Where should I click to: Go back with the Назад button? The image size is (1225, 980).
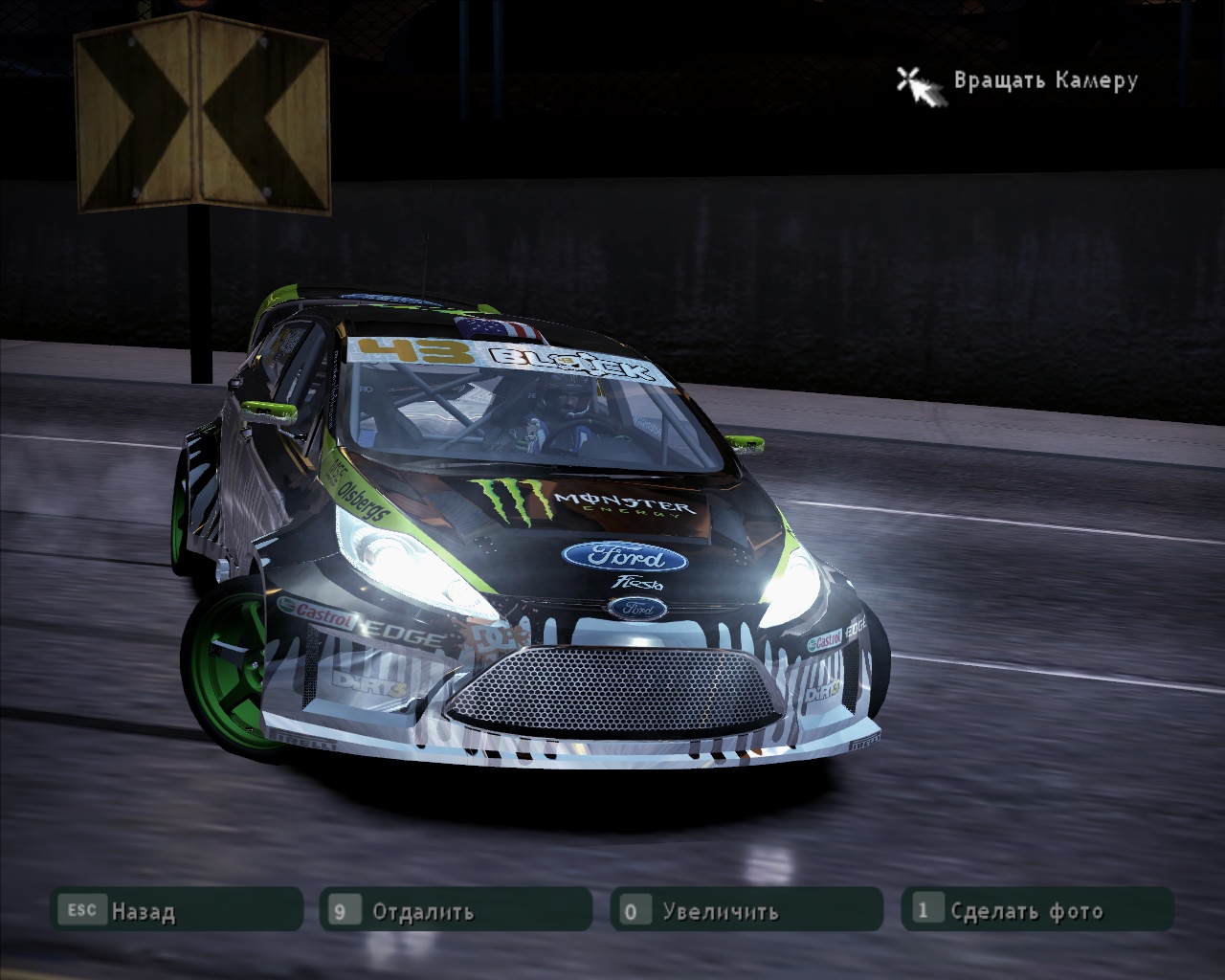176,910
